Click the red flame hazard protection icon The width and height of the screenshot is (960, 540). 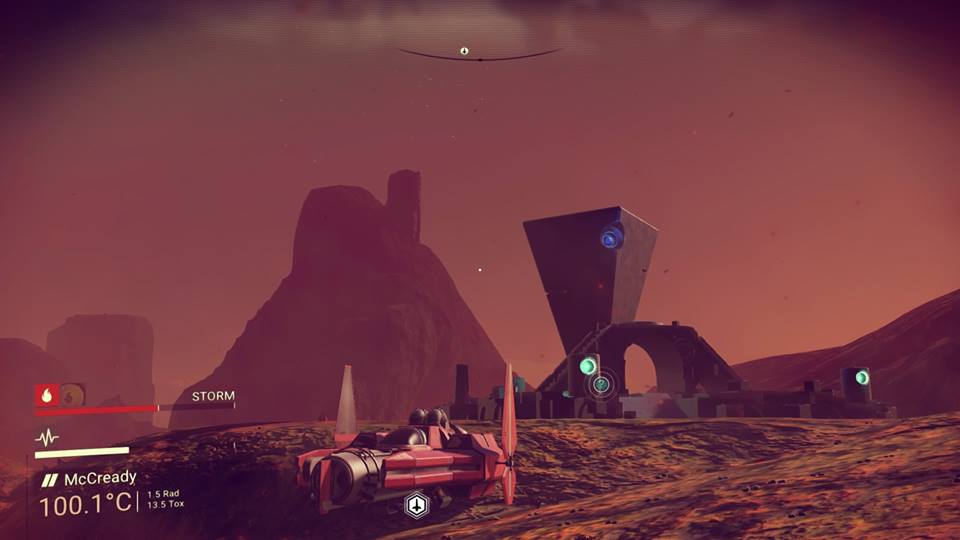coord(46,395)
